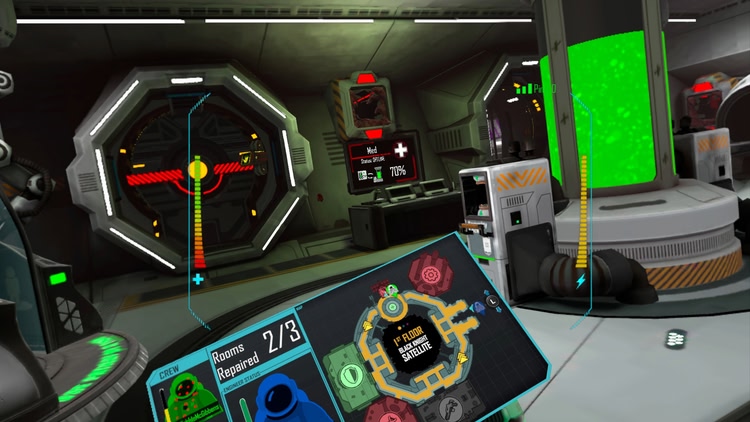
Task: Select the green circular node on map ring
Action: (x=392, y=304)
